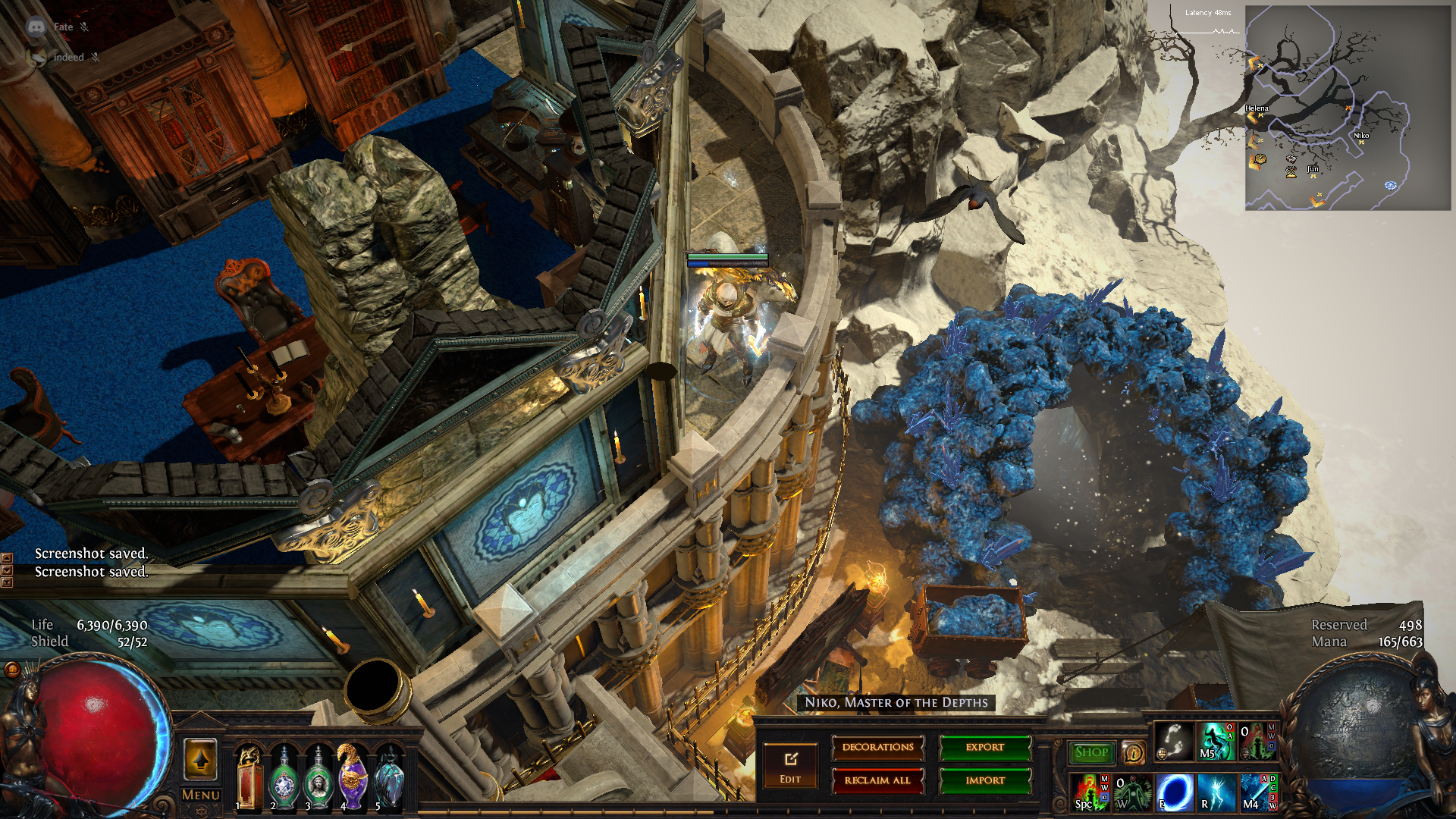1456x819 pixels.
Task: Import a hideout layout
Action: (984, 780)
